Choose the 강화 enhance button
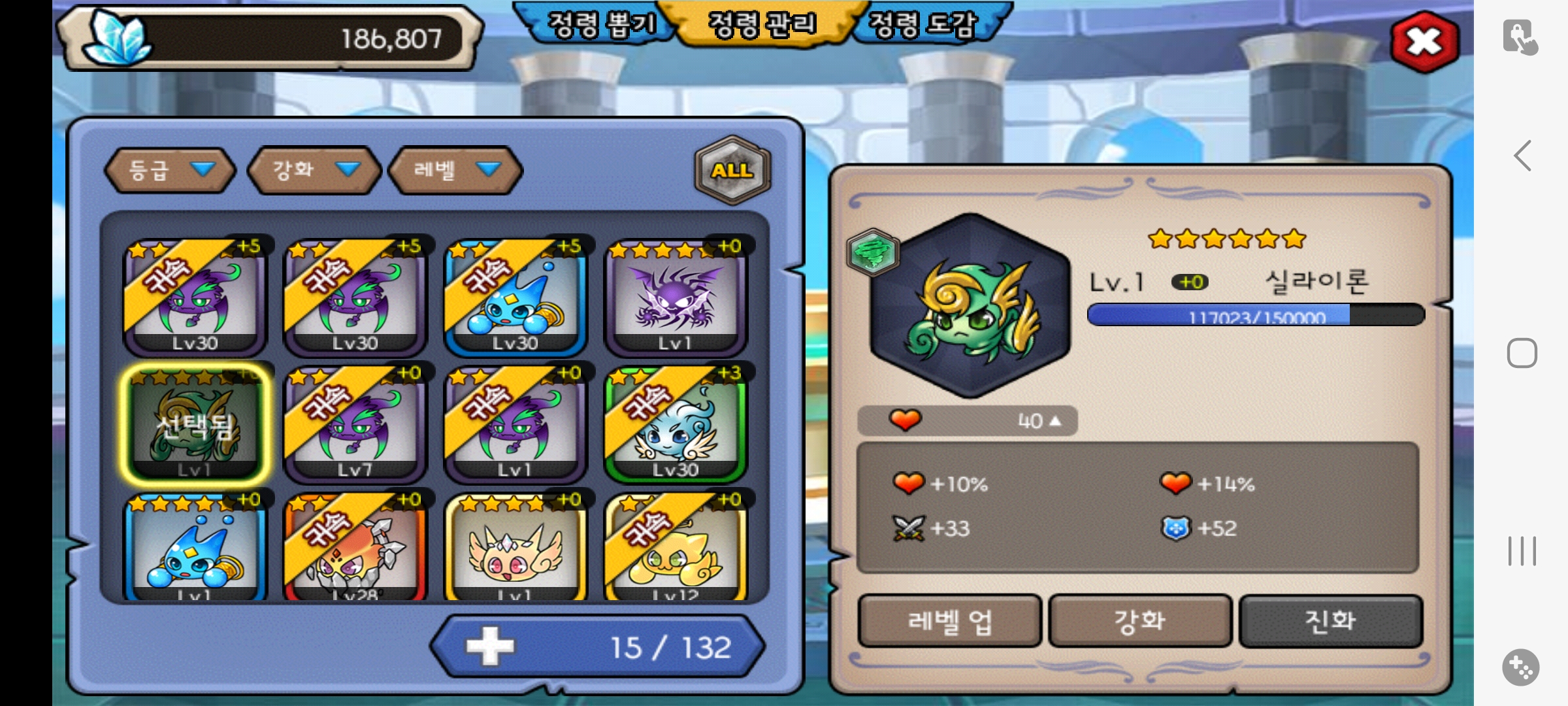Screen dimensions: 1568x706 tap(1140, 621)
